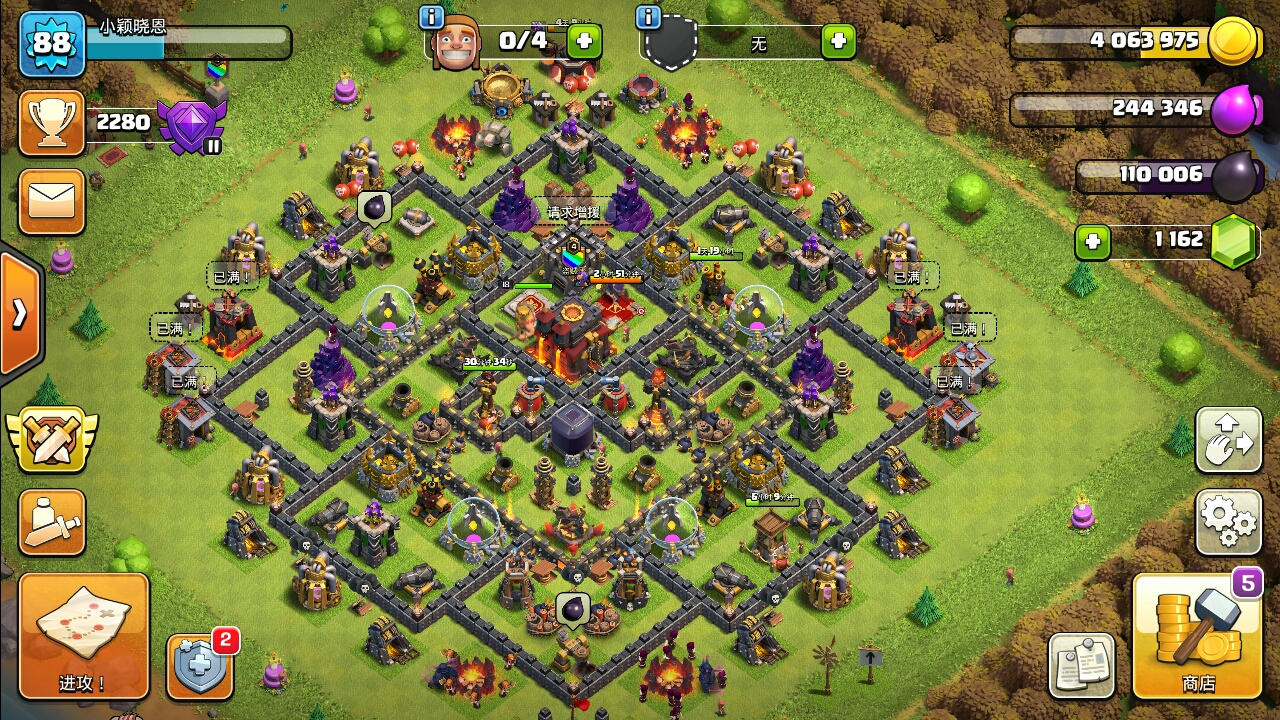Add builders with the green plus

585,41
